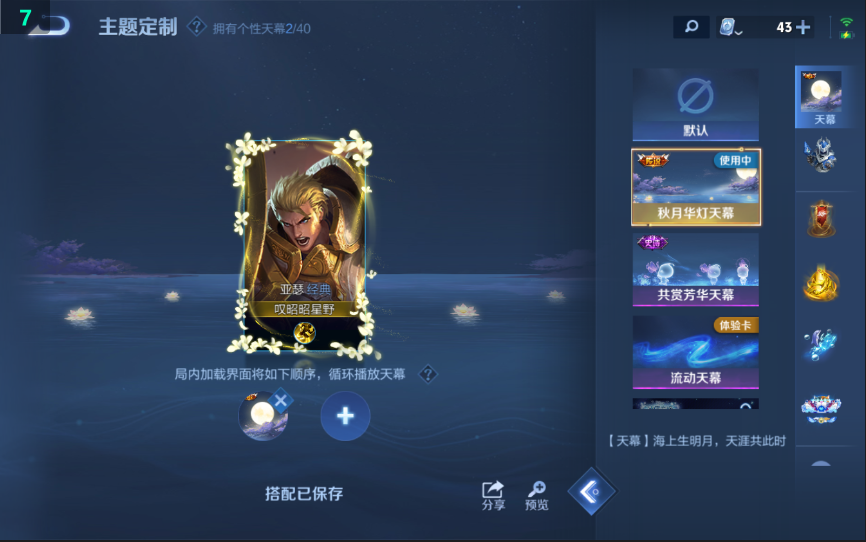The width and height of the screenshot is (866, 542).
Task: Pick the 流动天幕 trial card sky curtain
Action: 695,352
